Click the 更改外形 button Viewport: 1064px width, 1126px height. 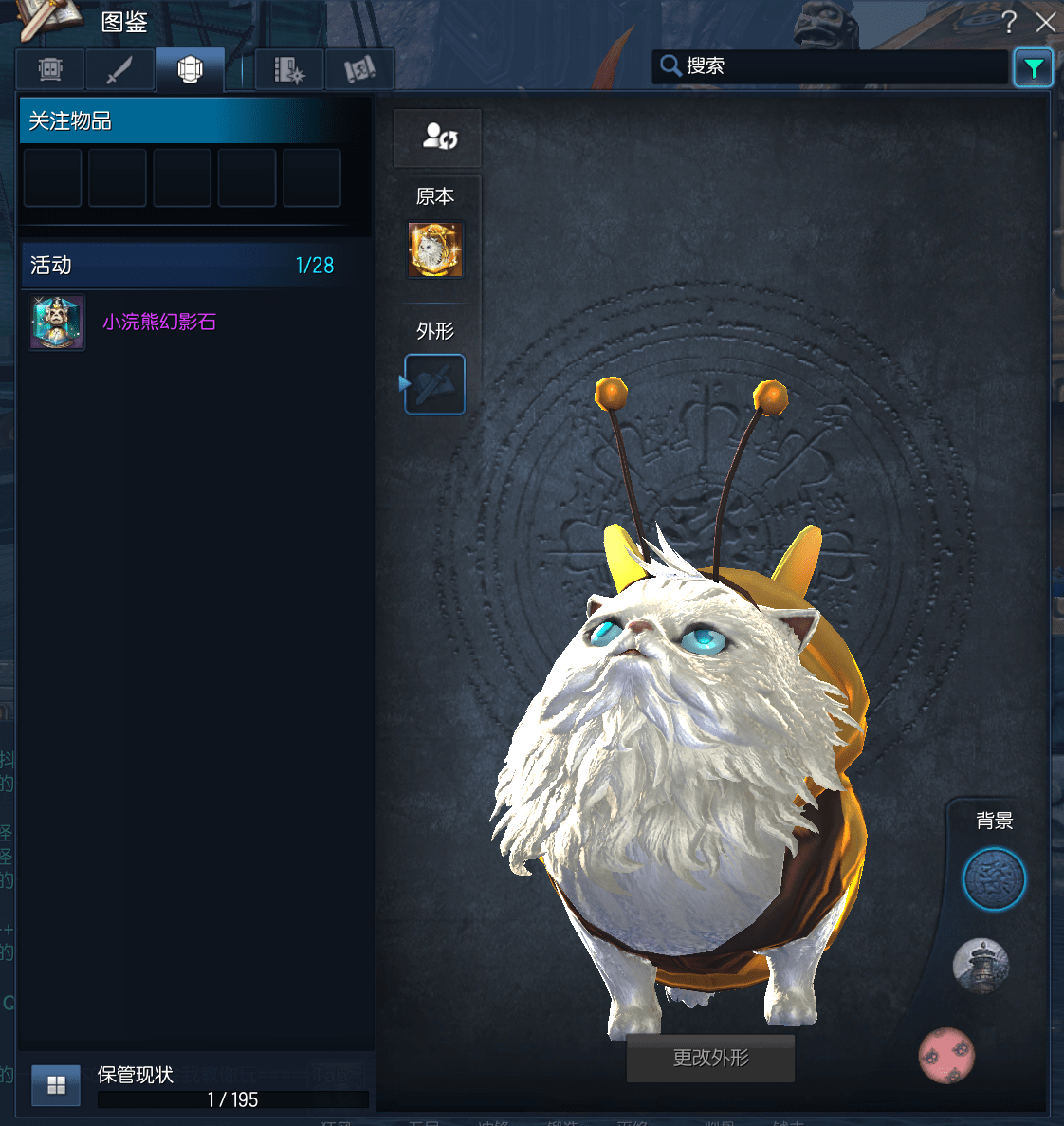pyautogui.click(x=710, y=1058)
